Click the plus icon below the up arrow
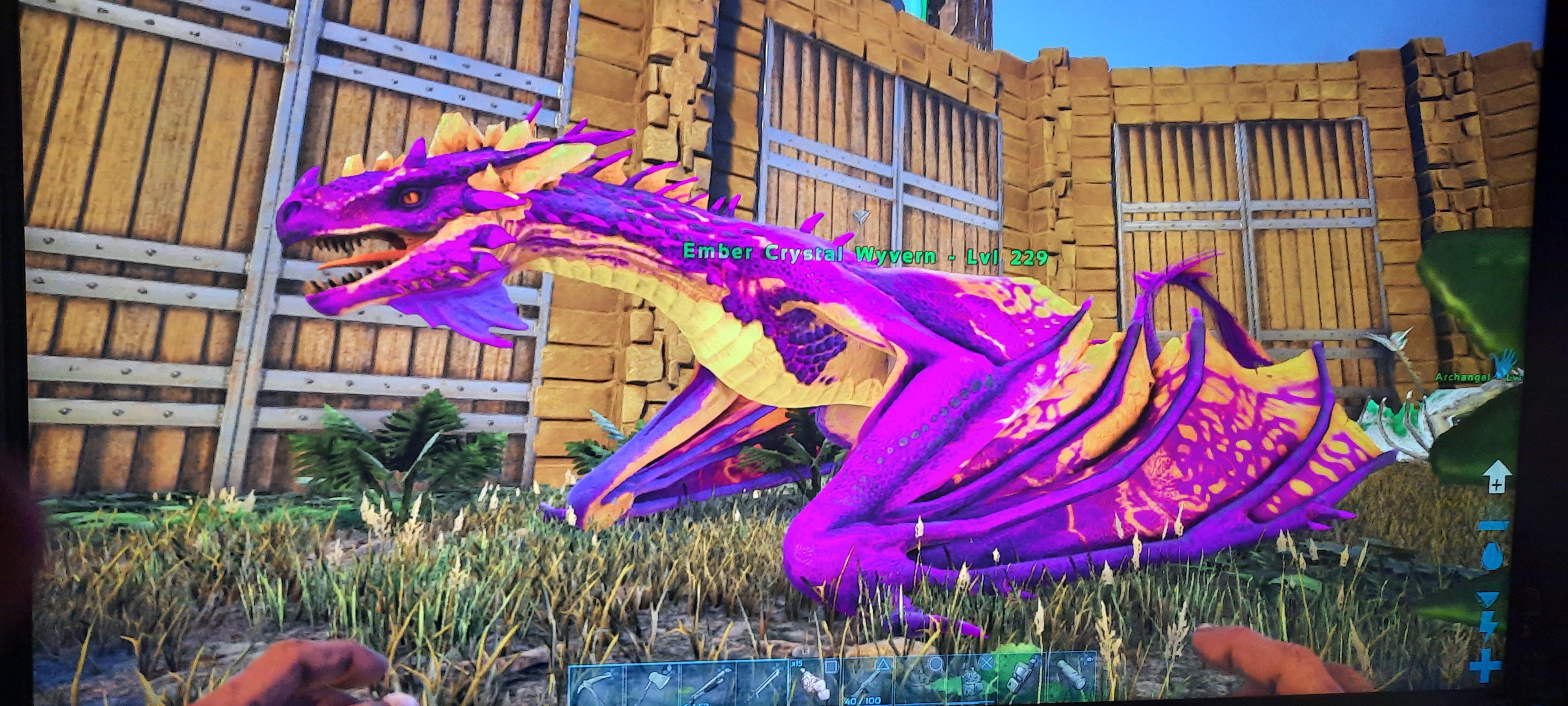 [x=1496, y=484]
